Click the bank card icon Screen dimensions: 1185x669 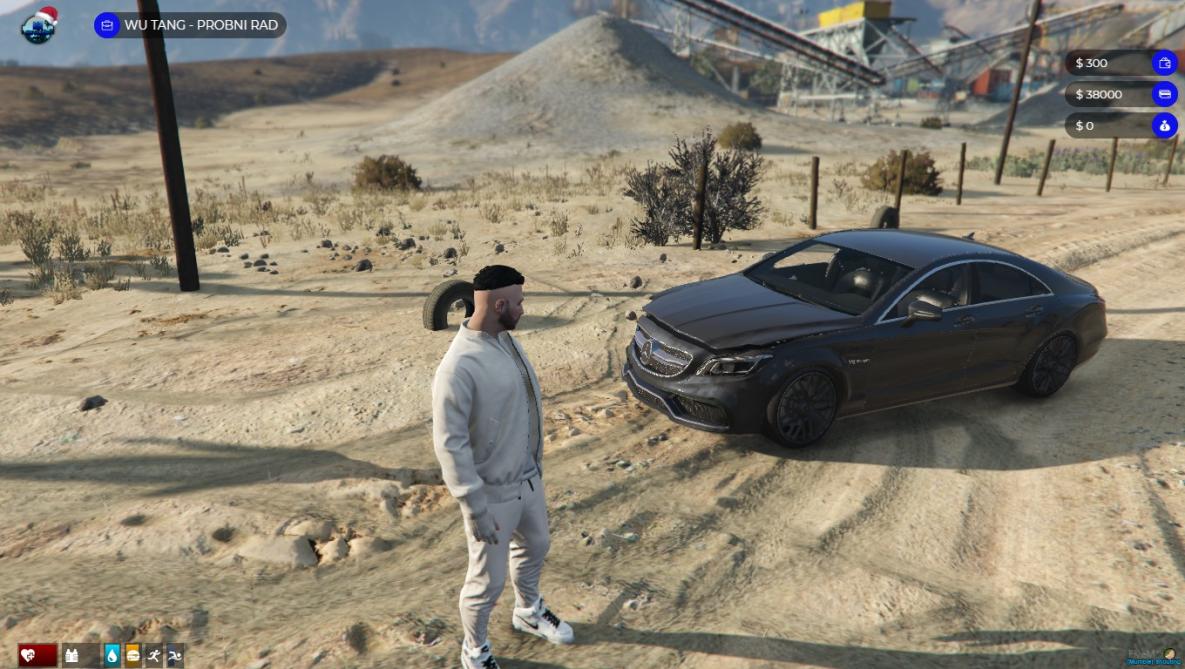[x=1164, y=95]
